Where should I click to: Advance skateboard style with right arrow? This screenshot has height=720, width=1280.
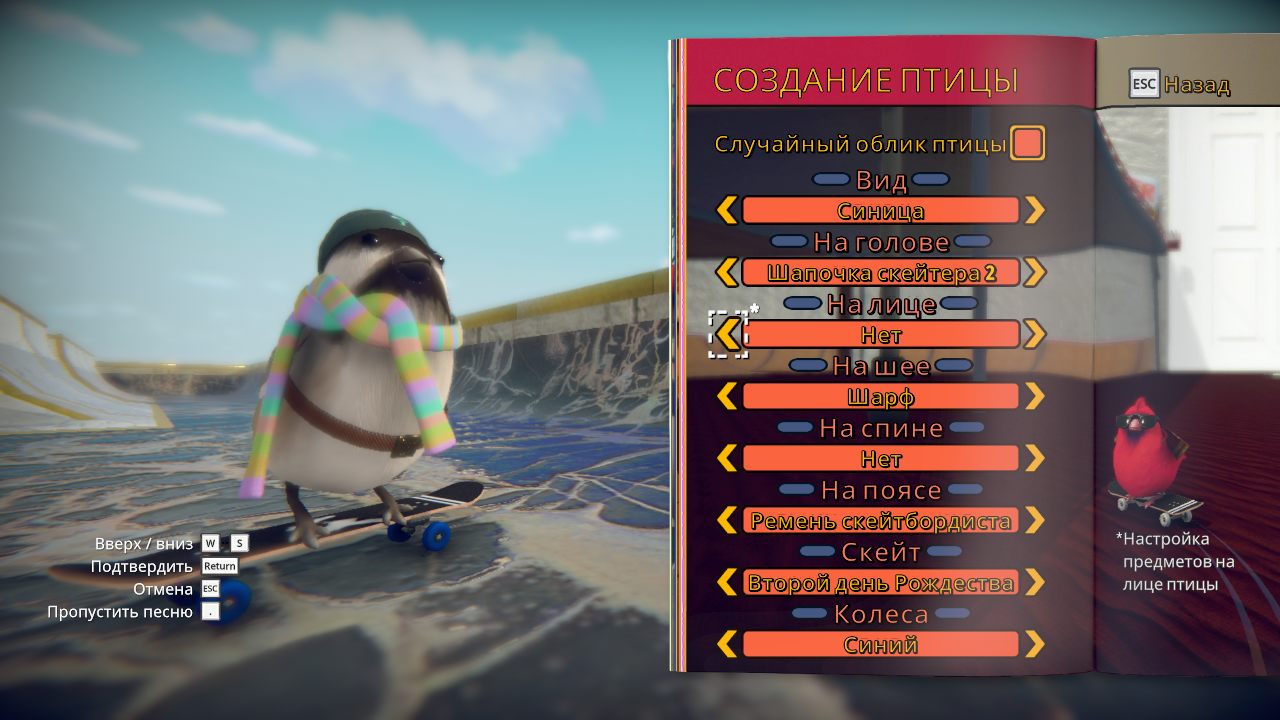pyautogui.click(x=1037, y=582)
